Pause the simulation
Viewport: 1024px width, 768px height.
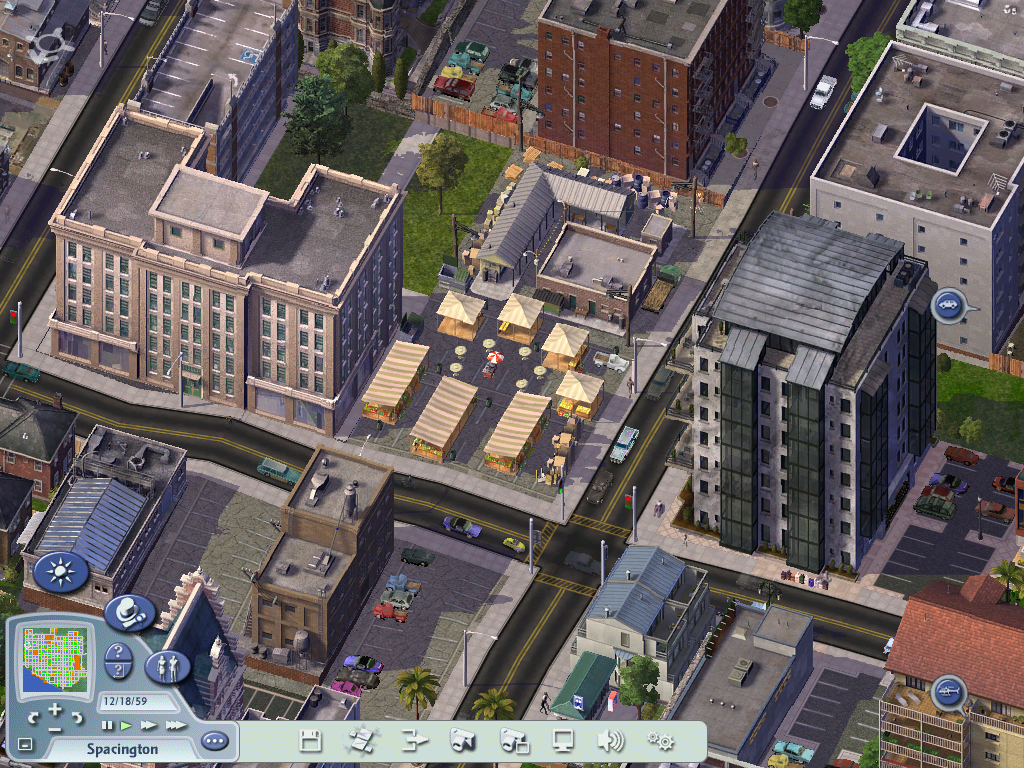(x=107, y=725)
